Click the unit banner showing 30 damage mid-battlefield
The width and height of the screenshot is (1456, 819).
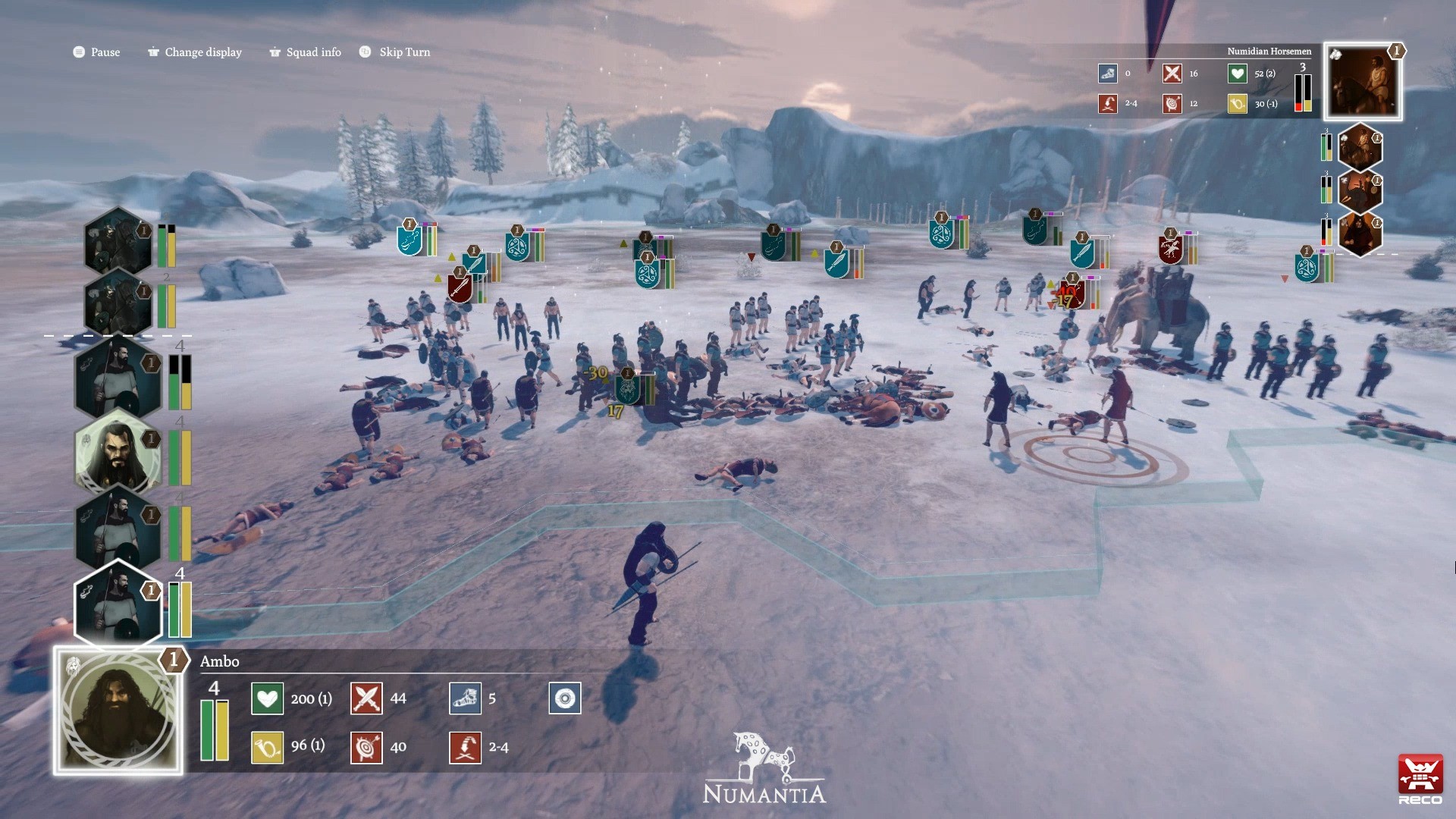[x=629, y=391]
